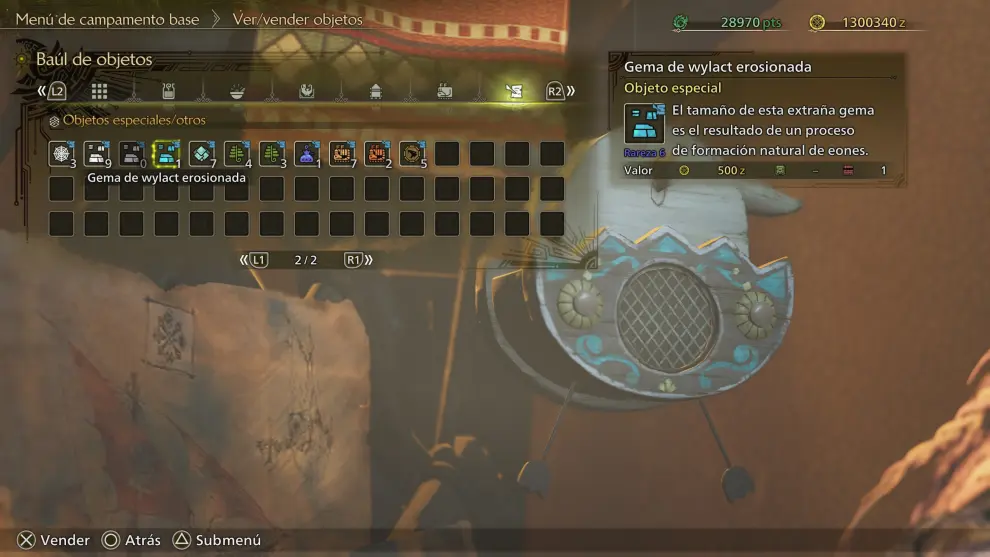The width and height of the screenshot is (990, 557).
Task: Open the ticket category tab
Action: [444, 91]
